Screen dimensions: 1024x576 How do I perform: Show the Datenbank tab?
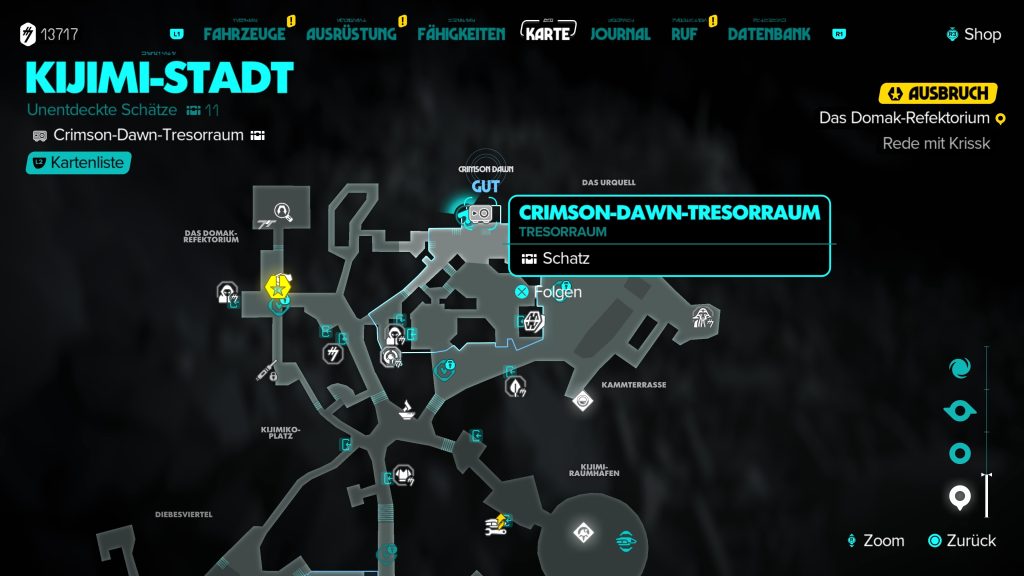769,34
